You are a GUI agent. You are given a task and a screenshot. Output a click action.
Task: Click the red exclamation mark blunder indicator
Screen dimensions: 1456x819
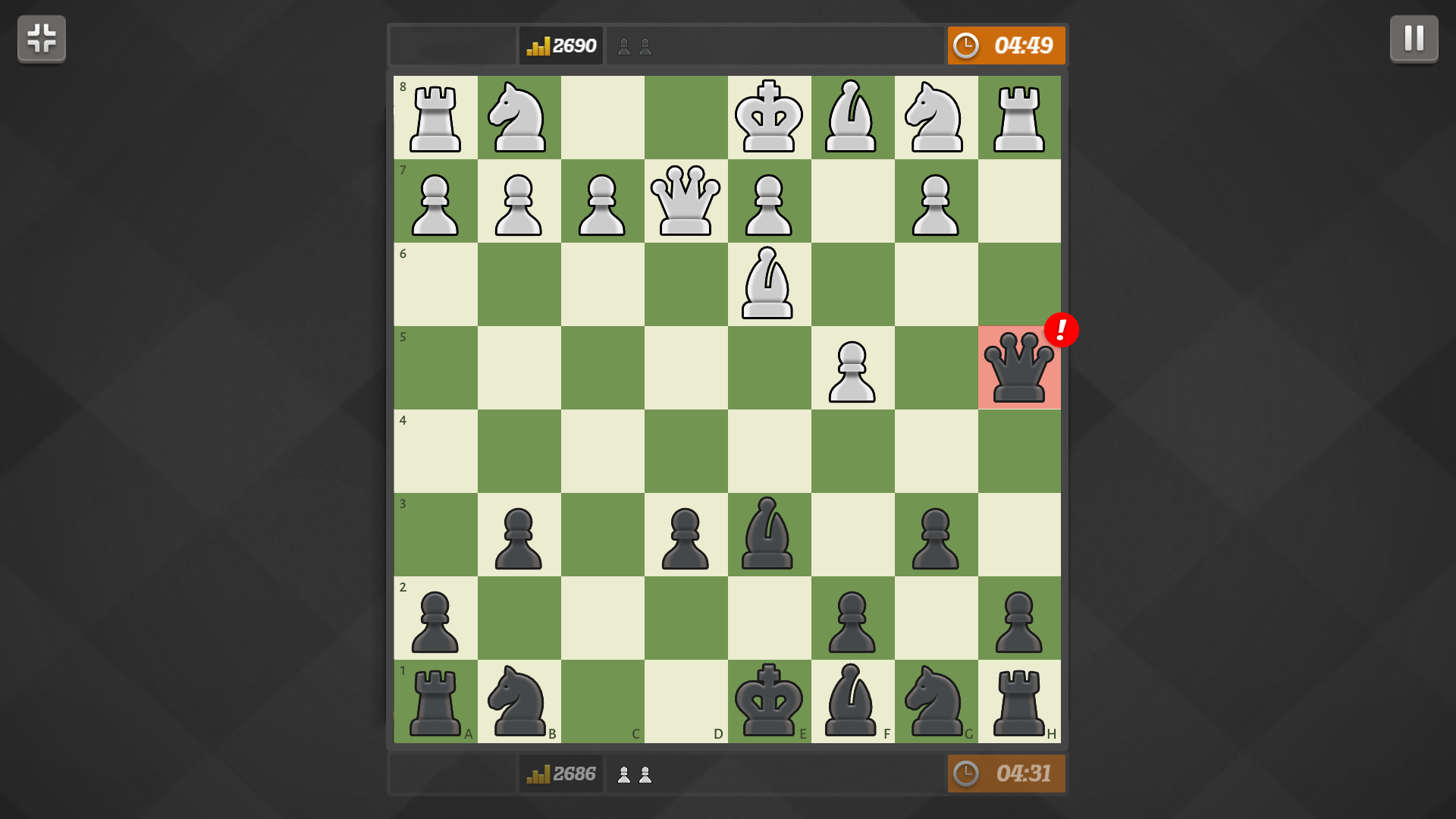[1061, 329]
